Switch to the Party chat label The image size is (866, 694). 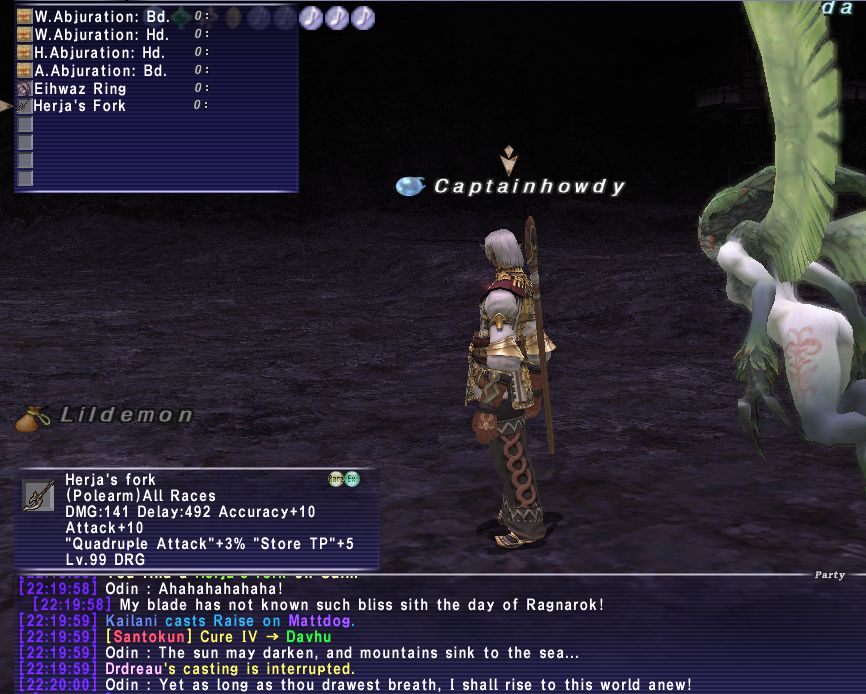tap(829, 575)
